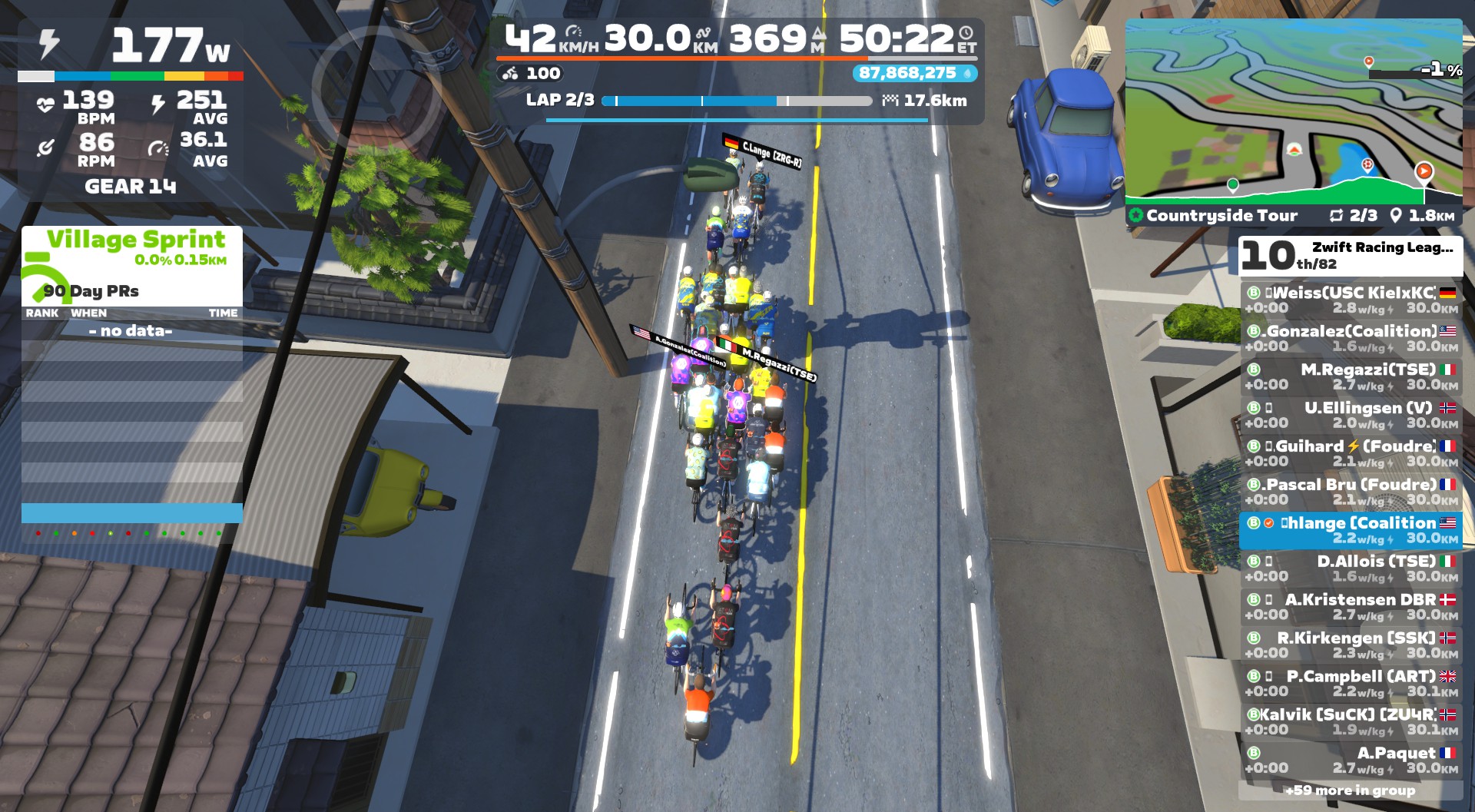Choose P.Campbell (ART) from the rider list
1475x812 pixels.
pyautogui.click(x=1351, y=684)
